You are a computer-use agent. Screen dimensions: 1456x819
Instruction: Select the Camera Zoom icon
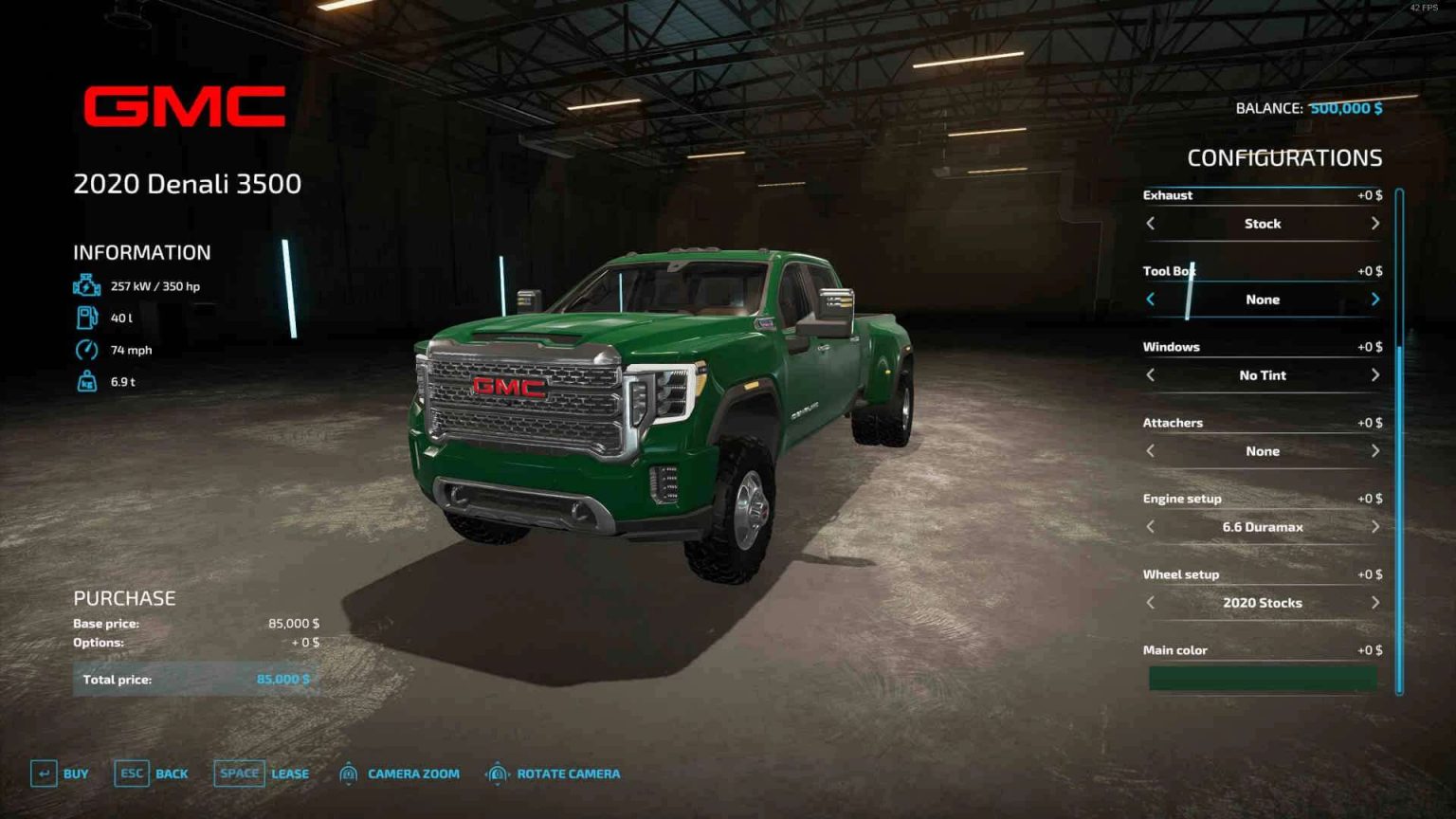tap(351, 773)
